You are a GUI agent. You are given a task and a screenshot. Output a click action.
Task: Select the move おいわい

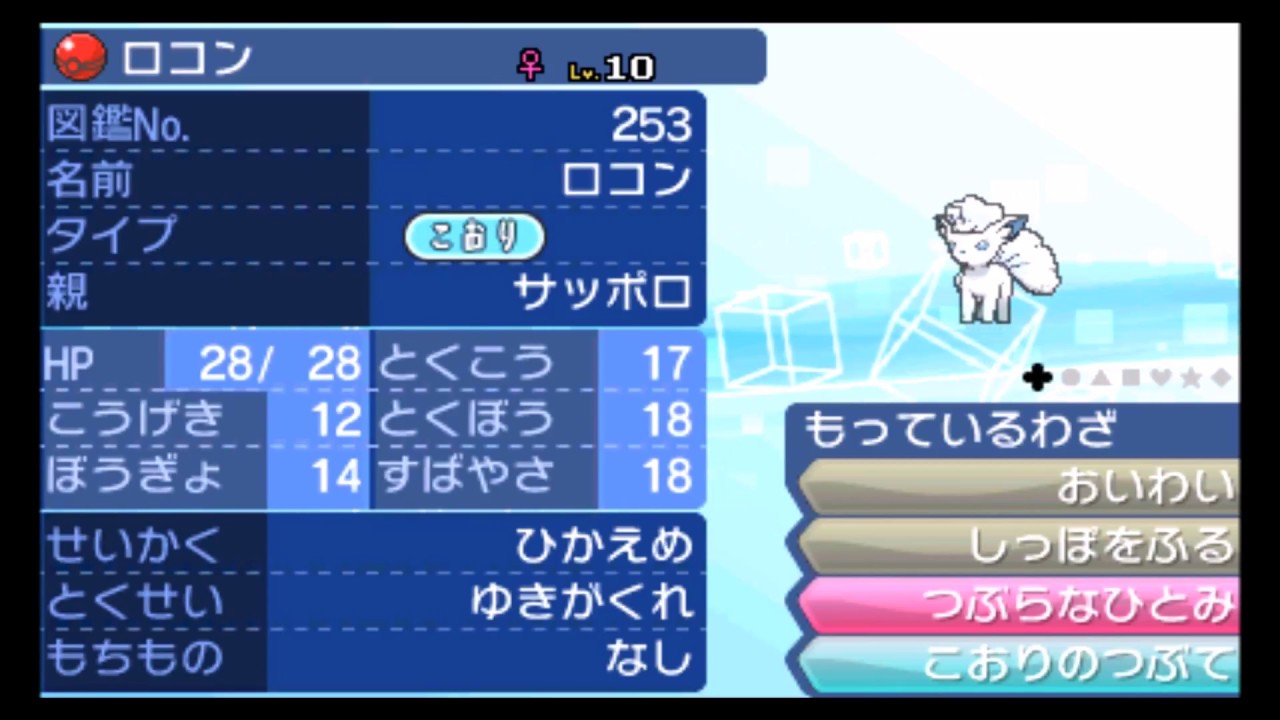(x=1030, y=485)
